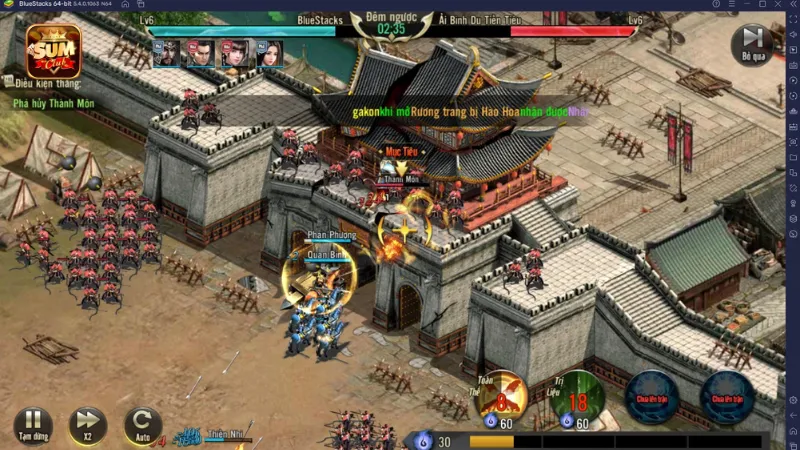Activate the Trị Liệu healing skill
Image resolution: width=800 pixels, height=450 pixels.
(577, 397)
